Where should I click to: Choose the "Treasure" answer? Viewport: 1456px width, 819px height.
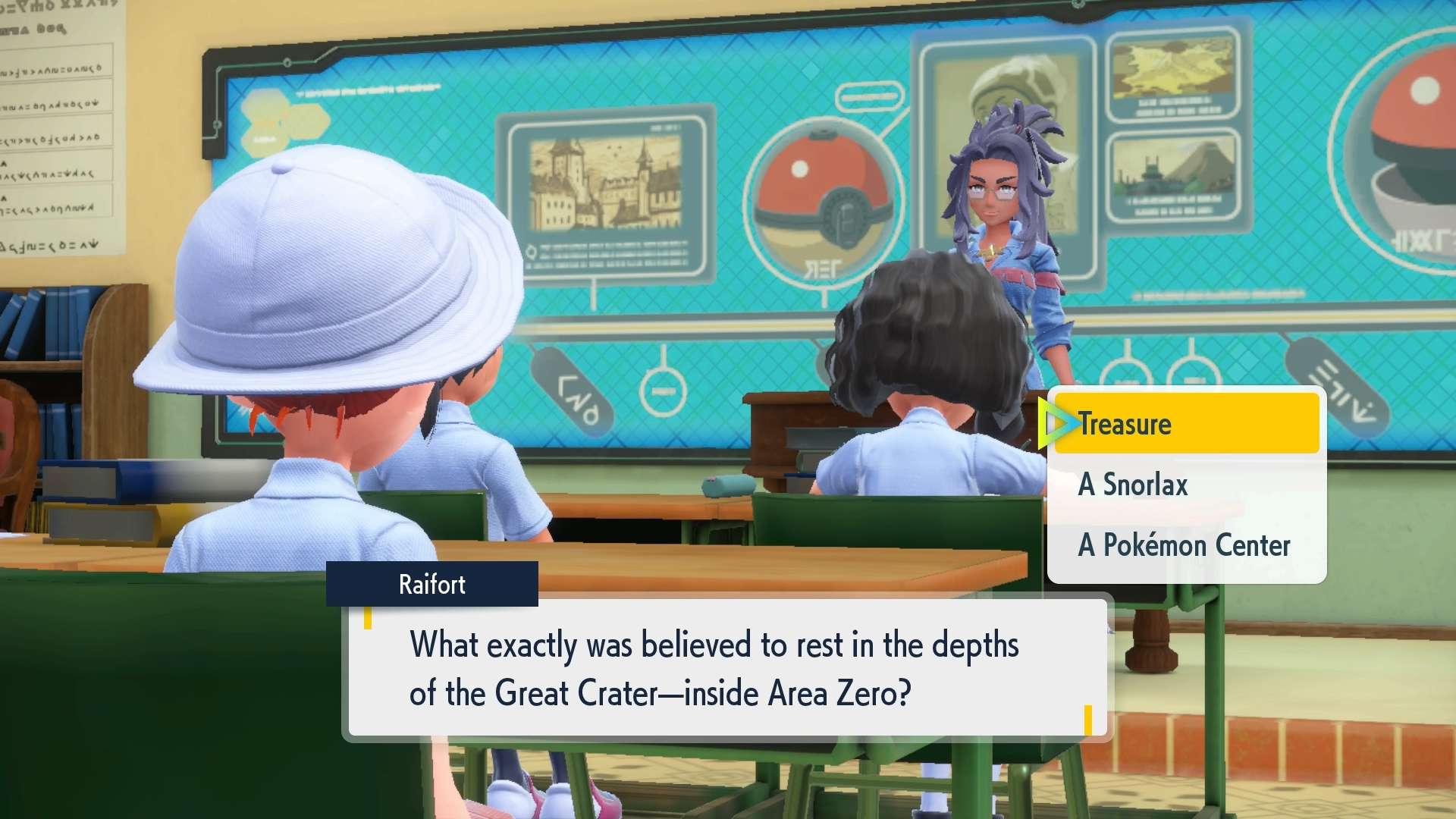point(1186,424)
